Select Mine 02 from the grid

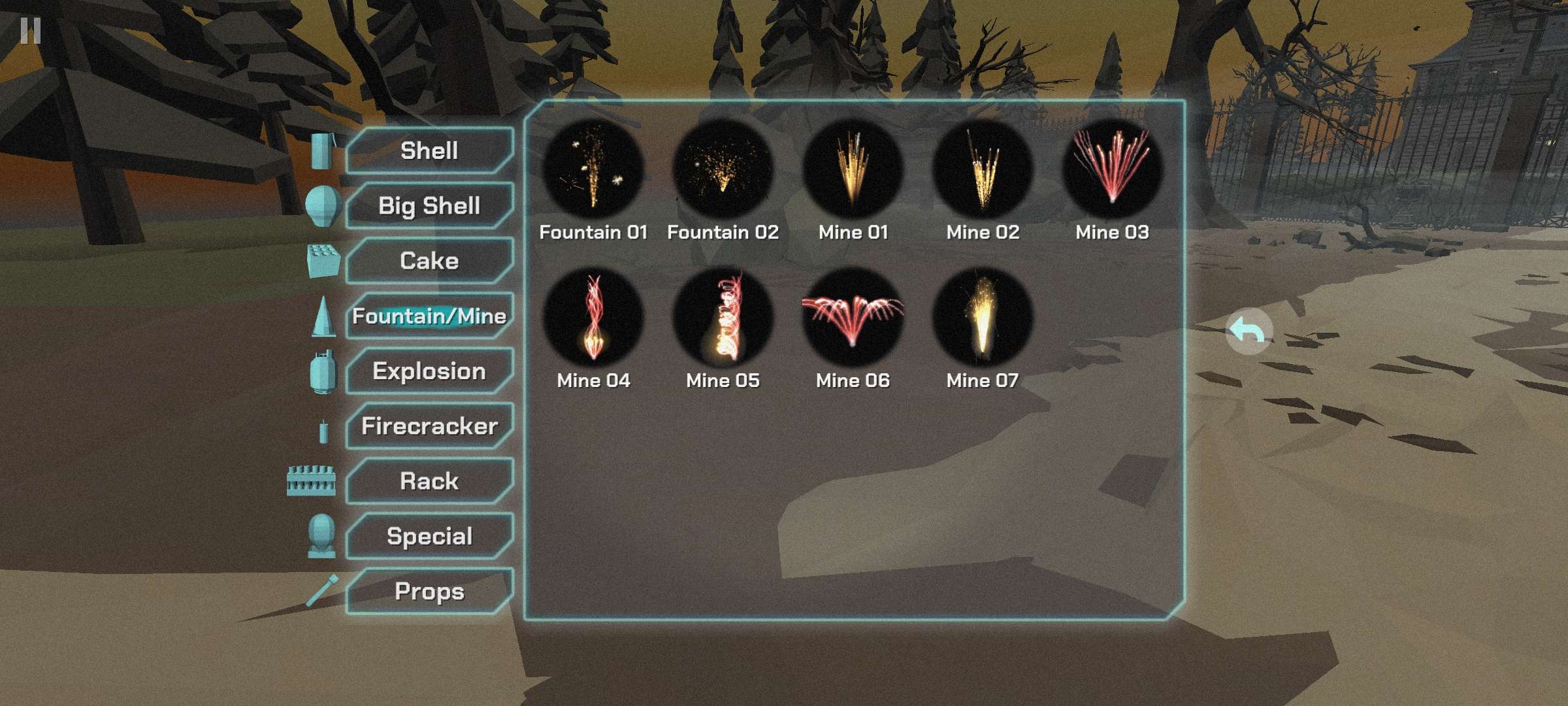coord(983,169)
